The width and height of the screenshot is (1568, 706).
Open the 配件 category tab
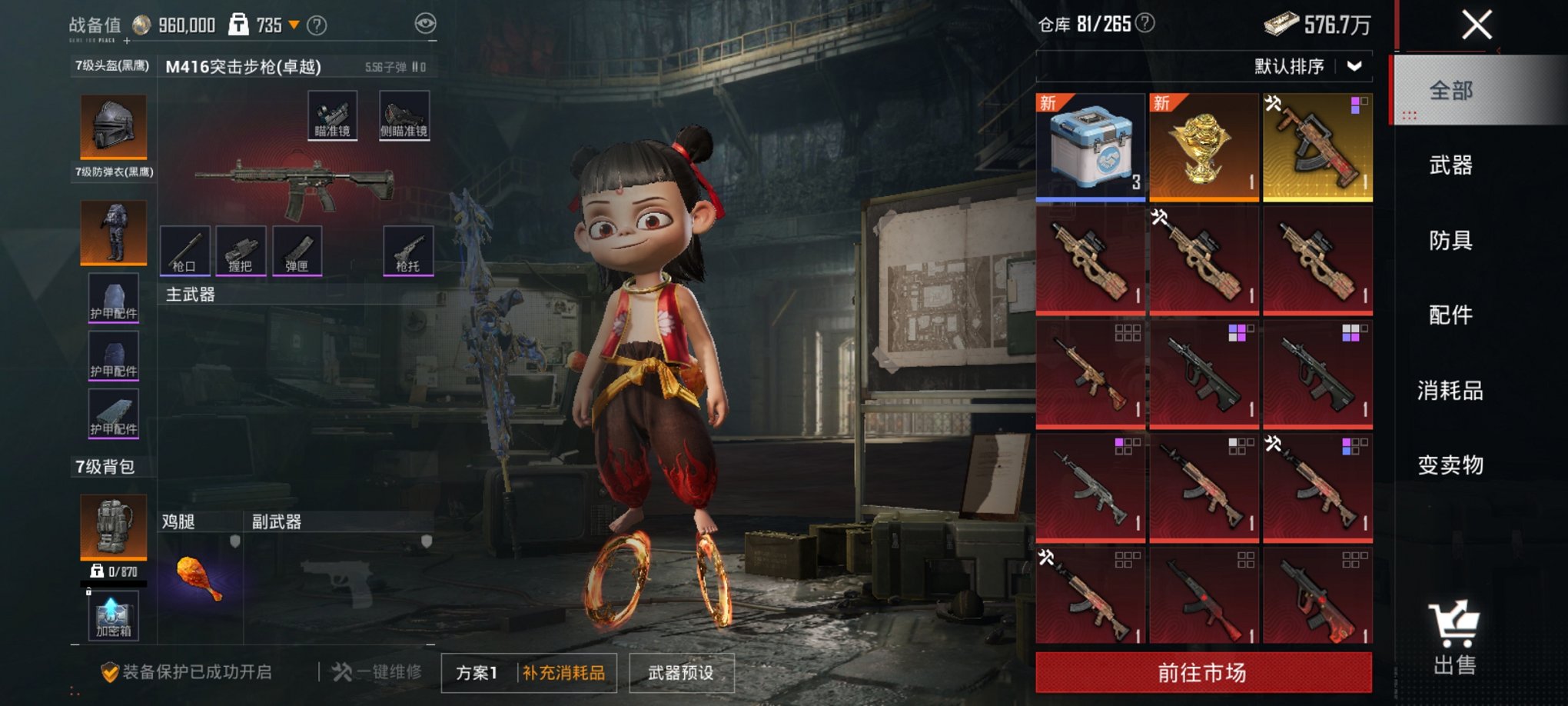pyautogui.click(x=1450, y=315)
